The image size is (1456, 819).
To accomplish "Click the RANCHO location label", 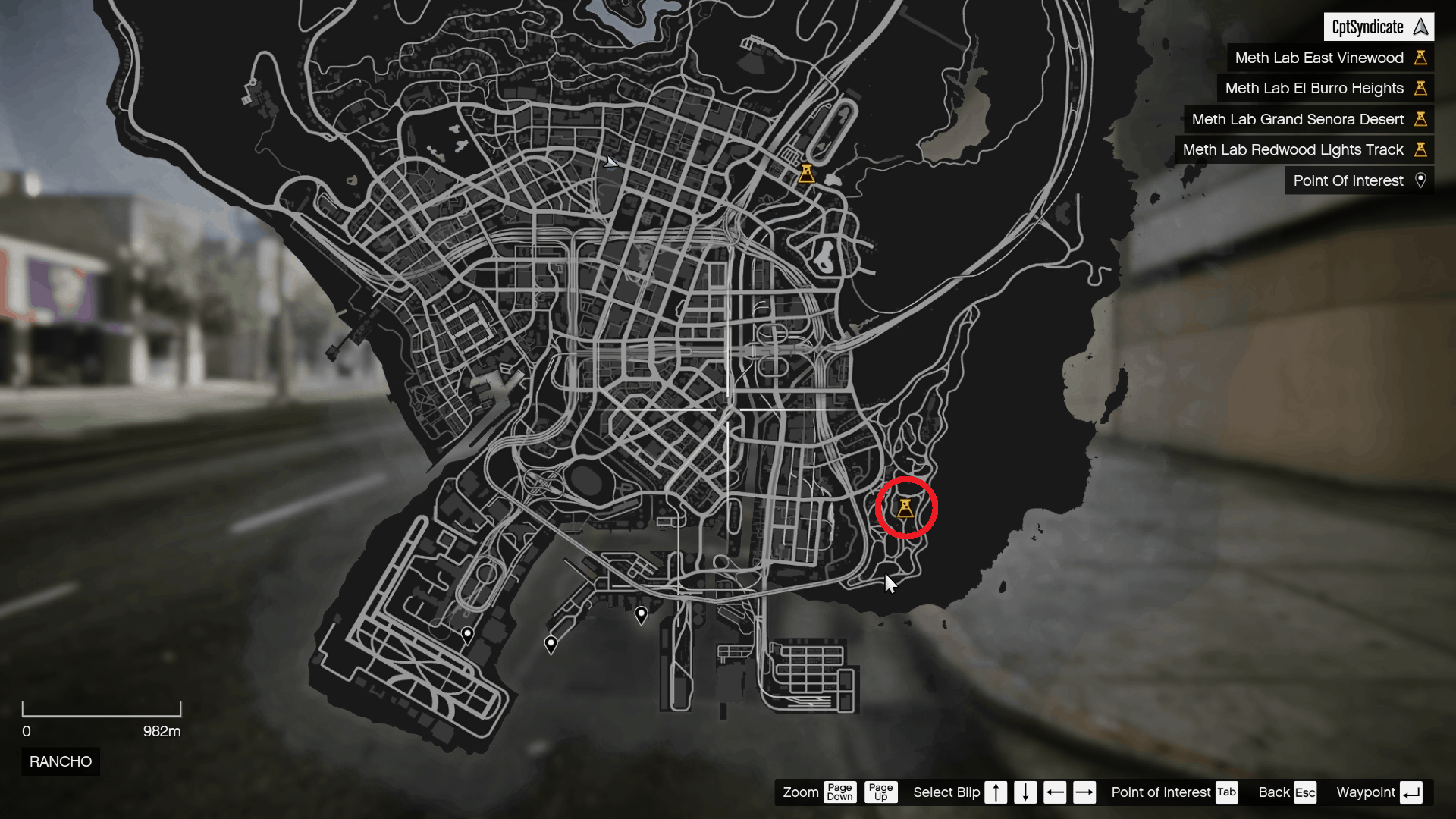I will [60, 761].
